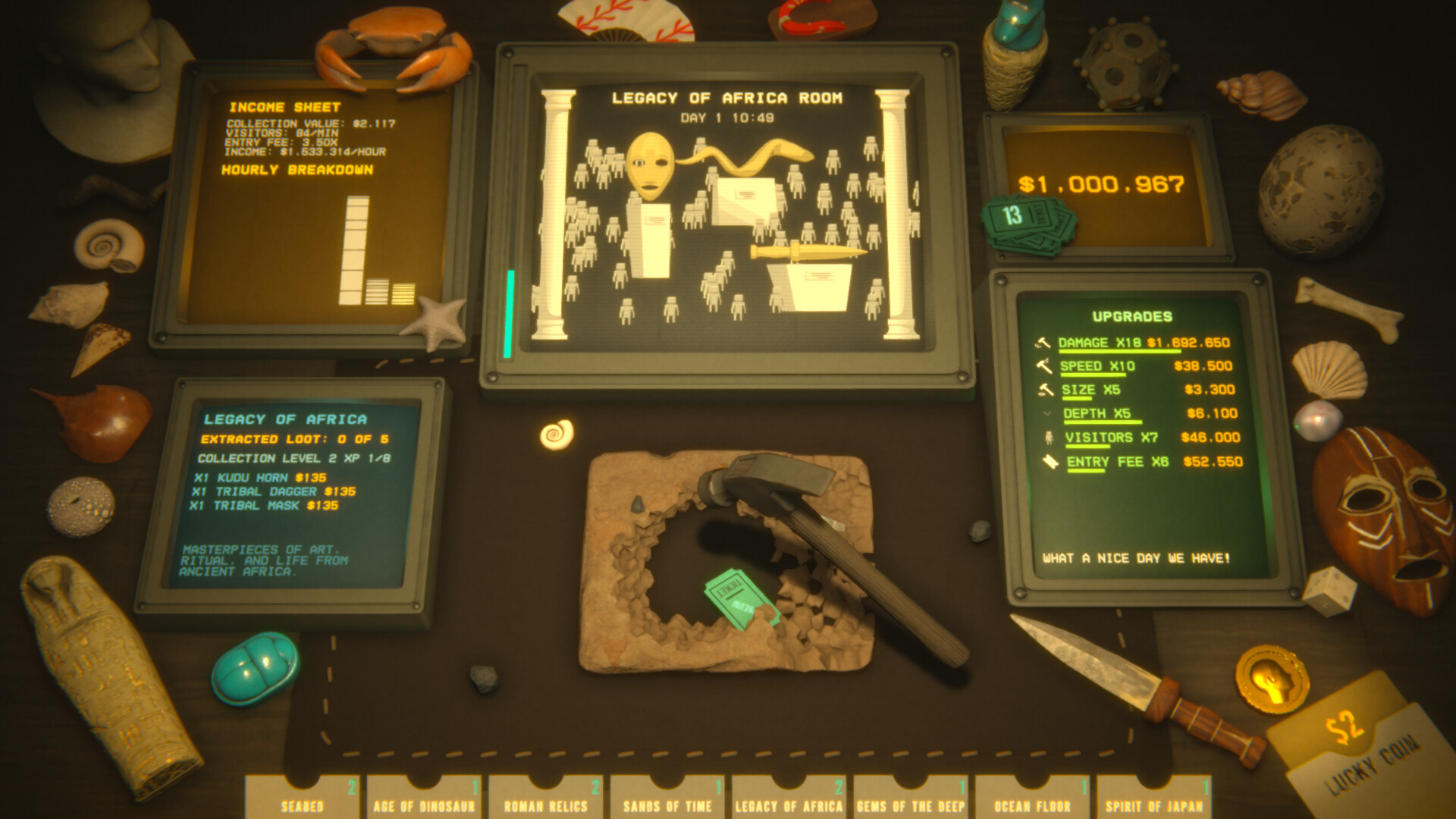Image resolution: width=1456 pixels, height=819 pixels.
Task: Choose the Legacy of Africa tab
Action: 789,800
